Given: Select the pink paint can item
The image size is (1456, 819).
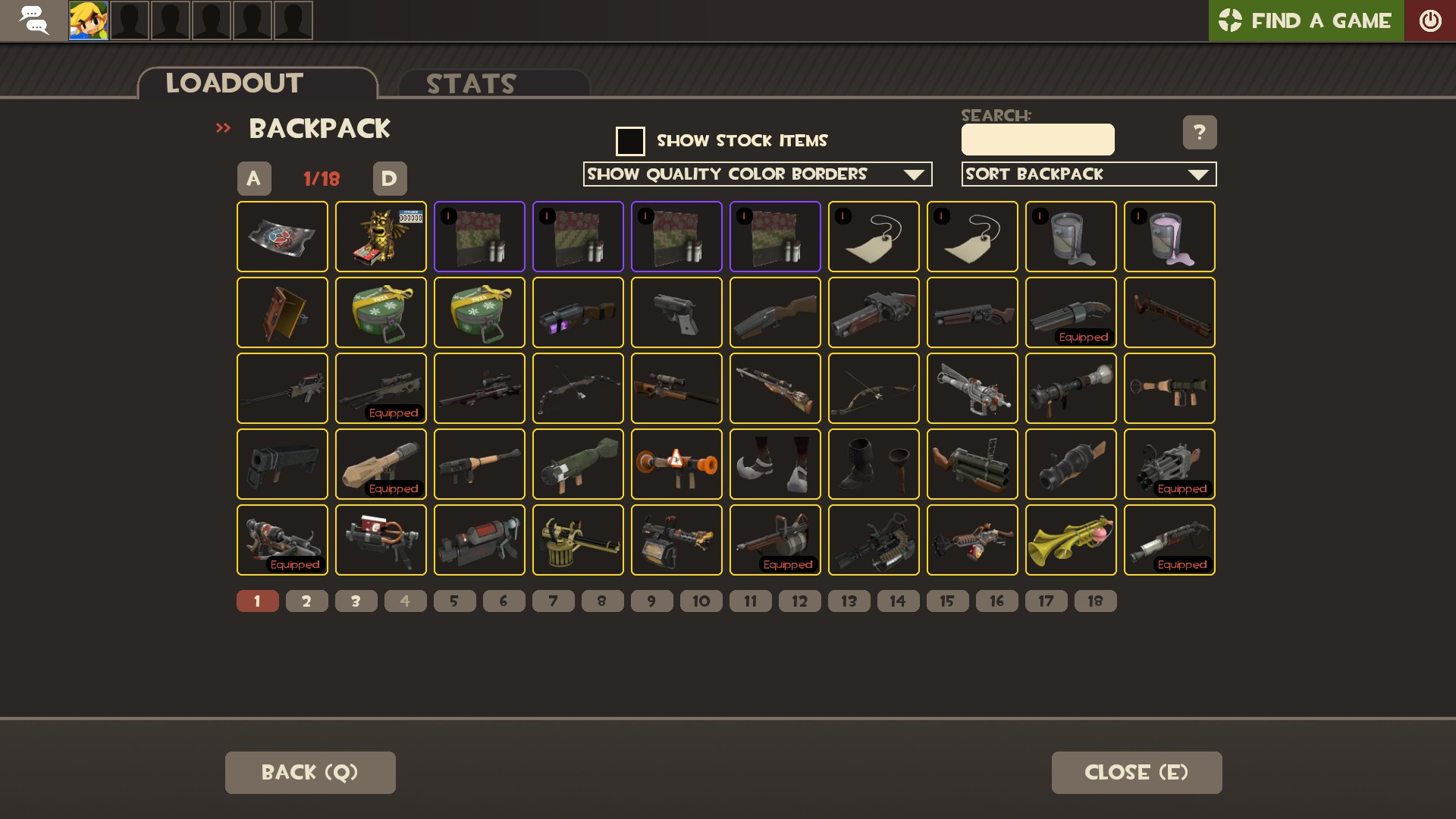Looking at the screenshot, I should (1169, 237).
